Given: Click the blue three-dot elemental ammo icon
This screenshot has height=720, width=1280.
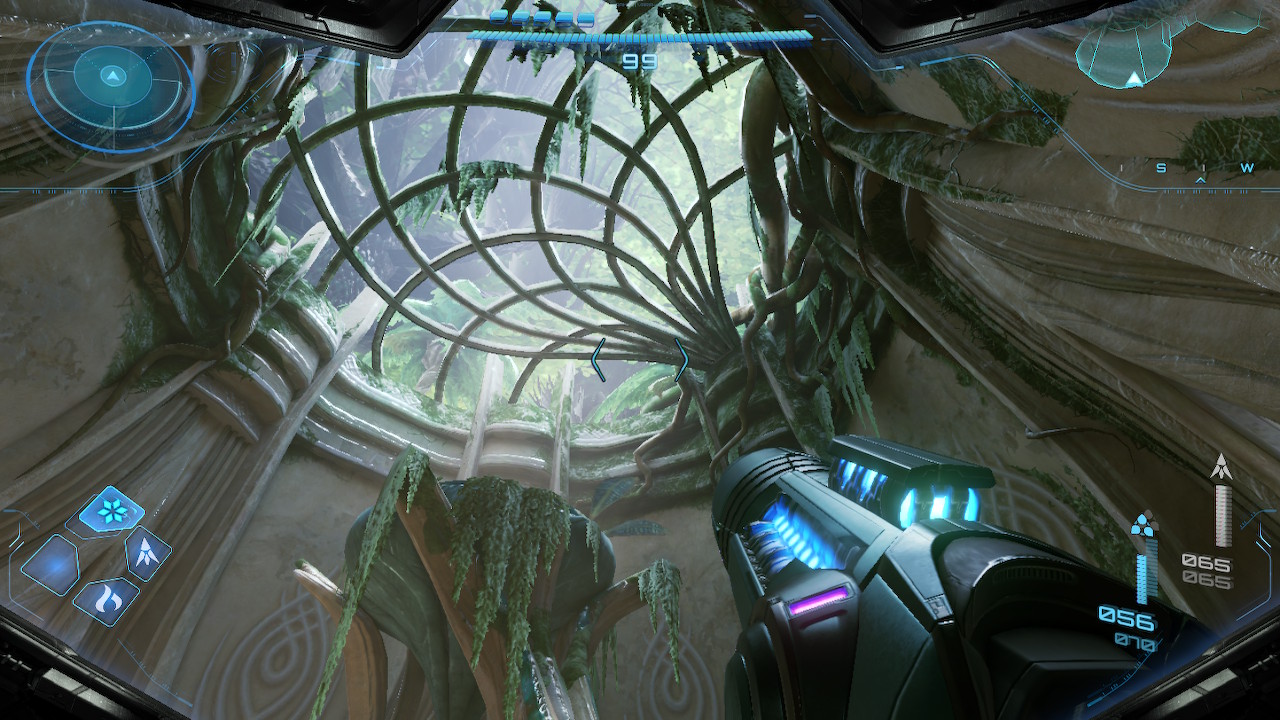Looking at the screenshot, I should 1142,525.
